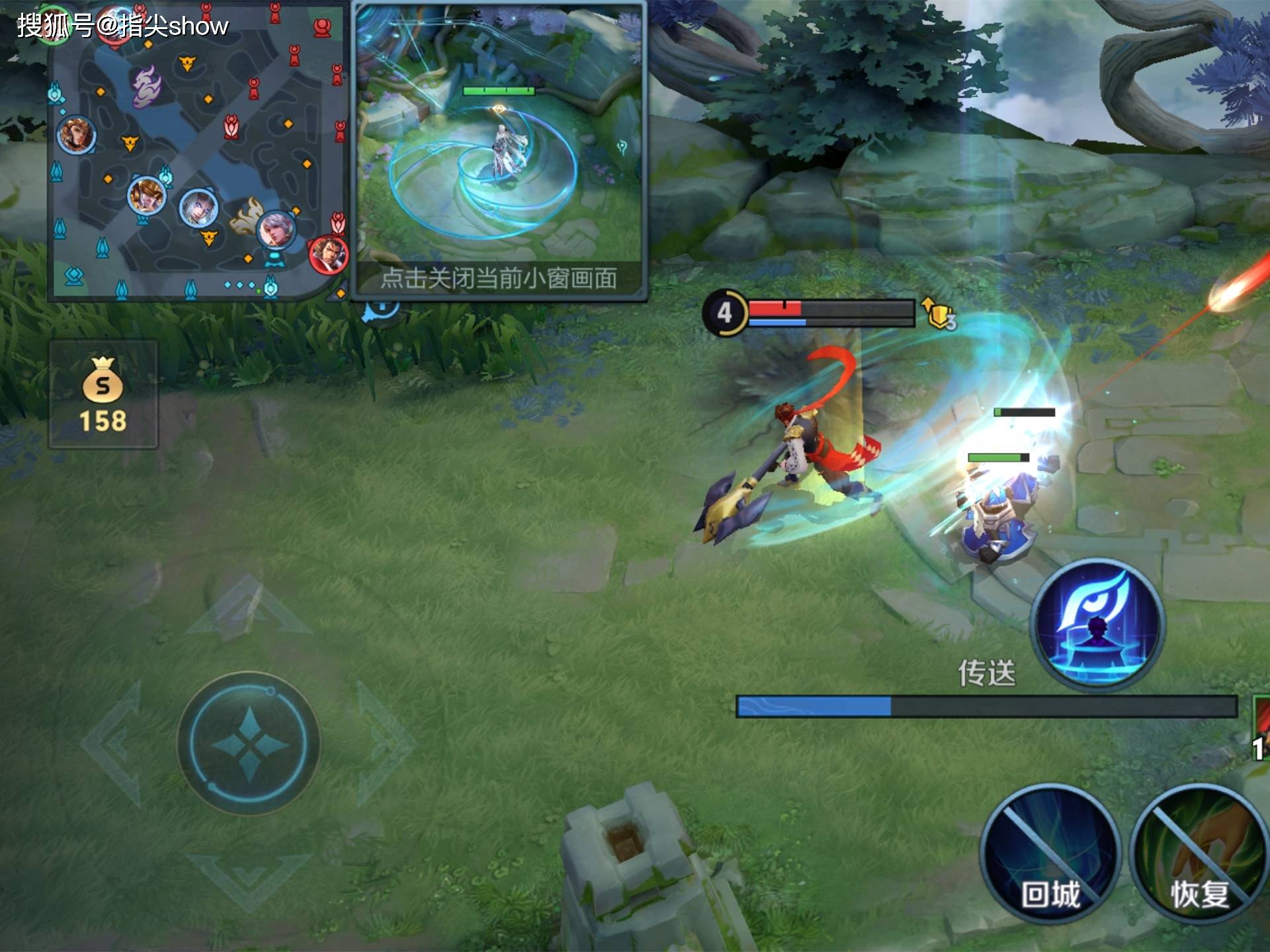Image resolution: width=1270 pixels, height=952 pixels.
Task: Open the gold shop showing 158
Action: pos(103,395)
